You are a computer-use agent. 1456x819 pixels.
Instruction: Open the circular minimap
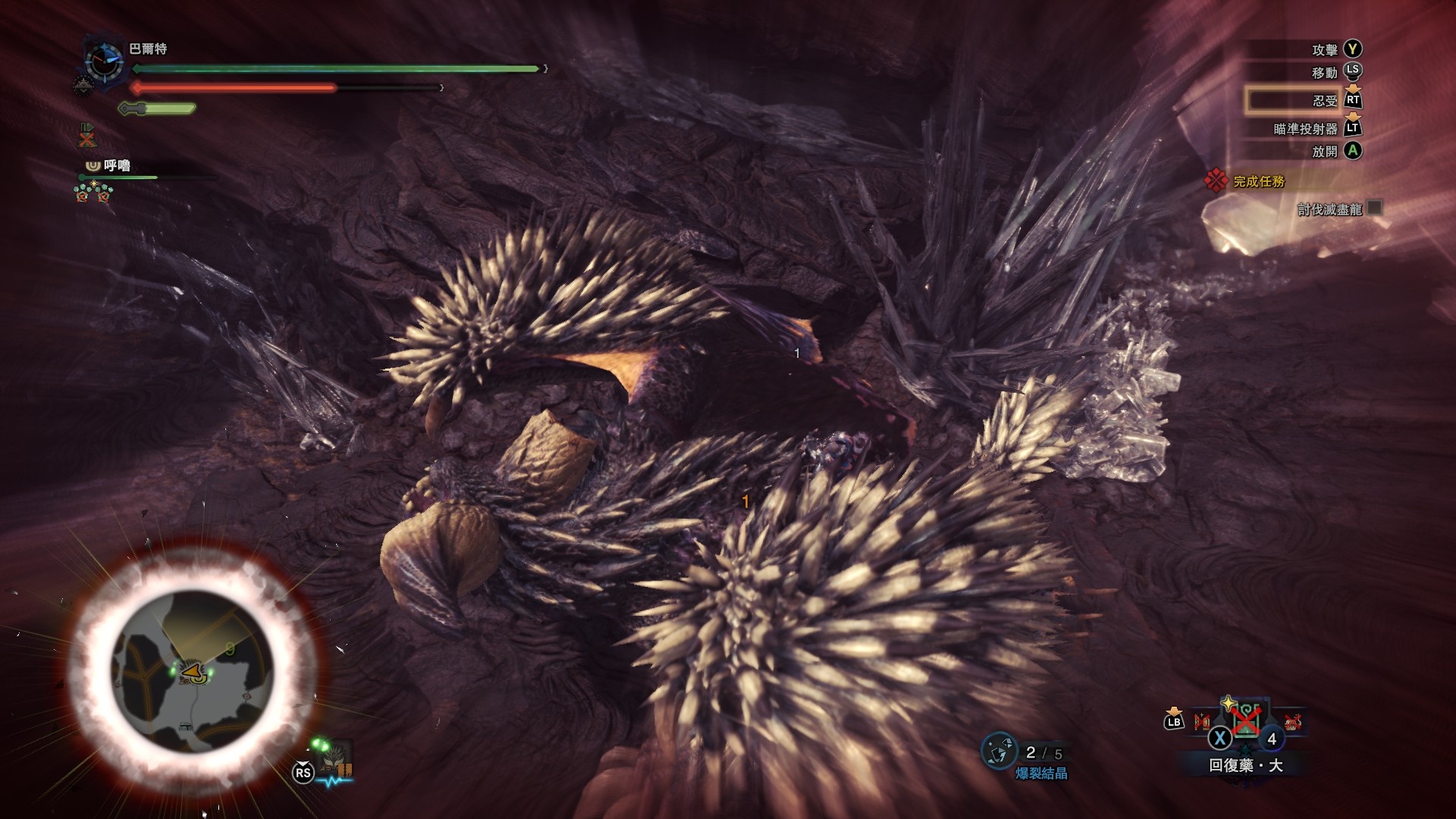tap(194, 672)
